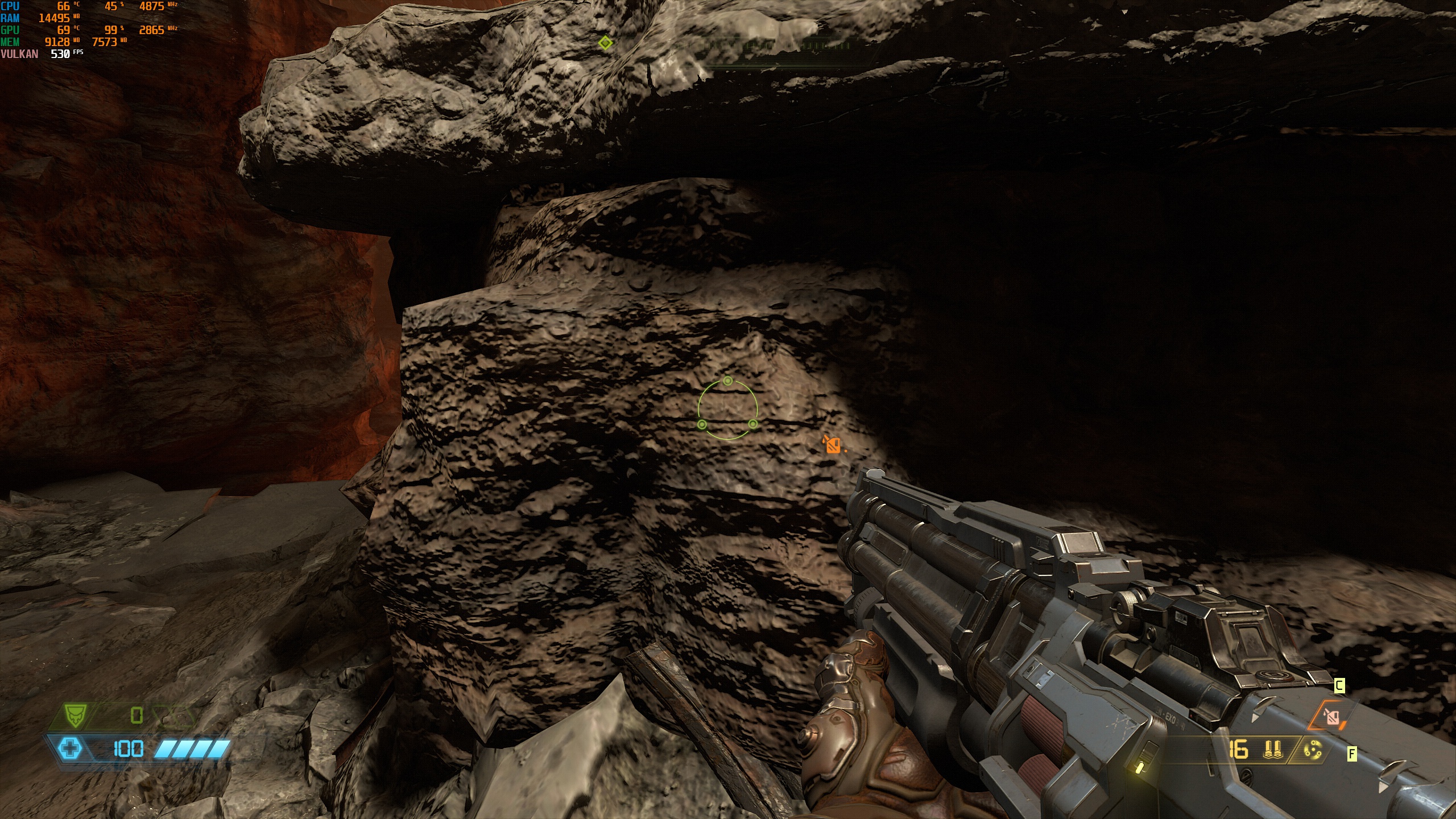
Task: Select the blue health cross icon
Action: click(x=70, y=748)
